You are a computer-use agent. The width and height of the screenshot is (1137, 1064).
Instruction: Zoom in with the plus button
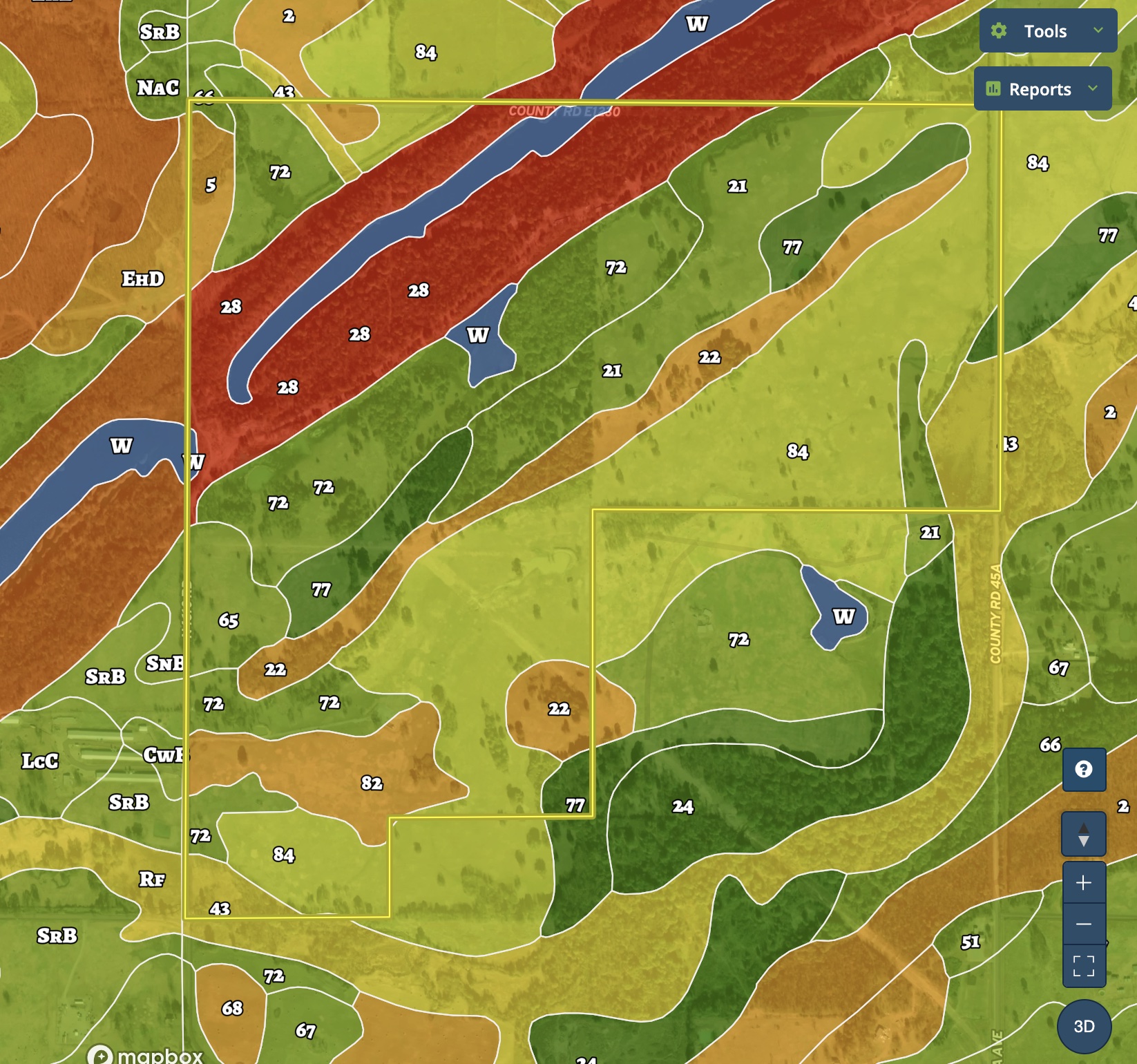pyautogui.click(x=1084, y=882)
